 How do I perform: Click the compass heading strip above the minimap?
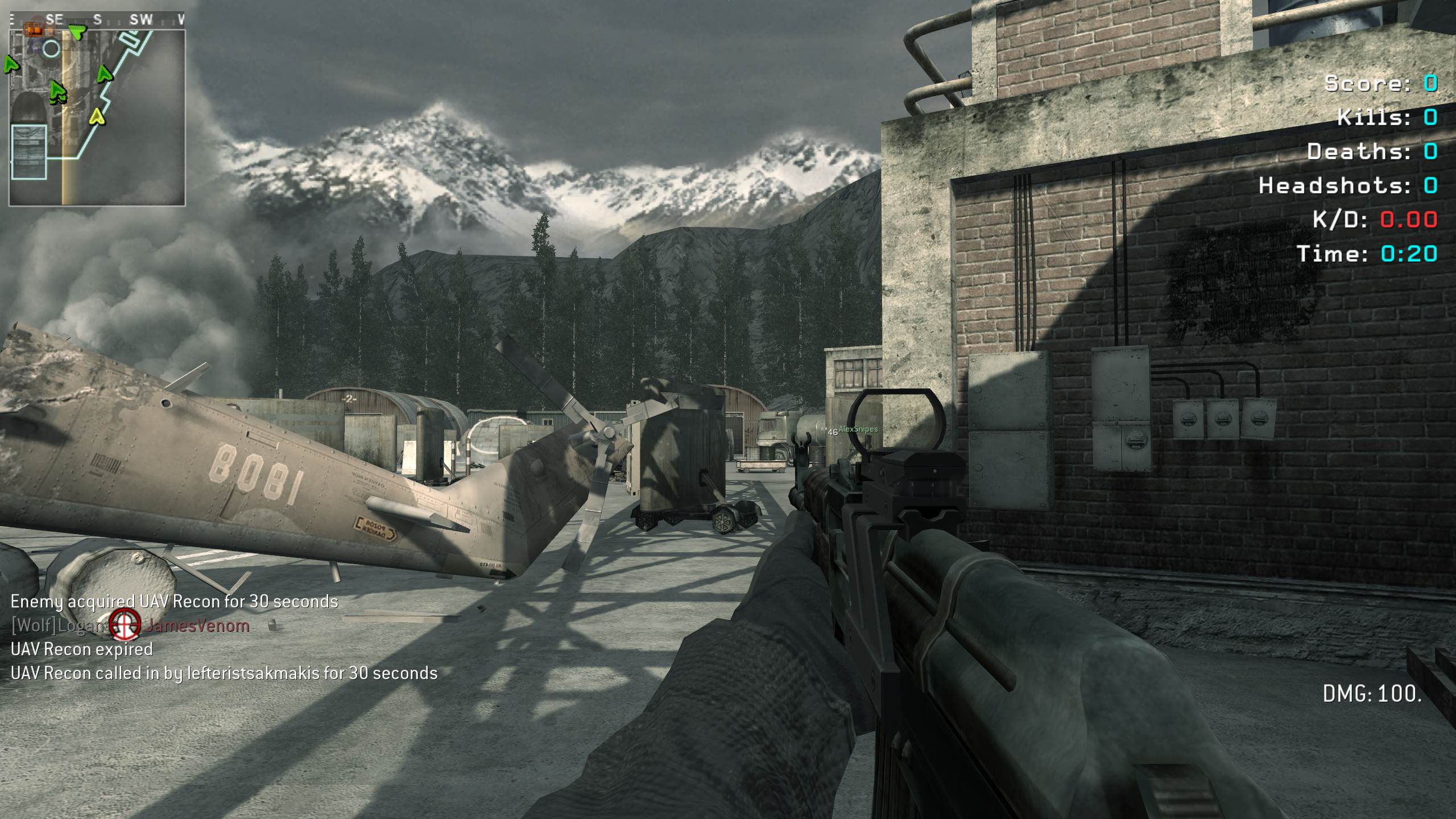point(97,20)
